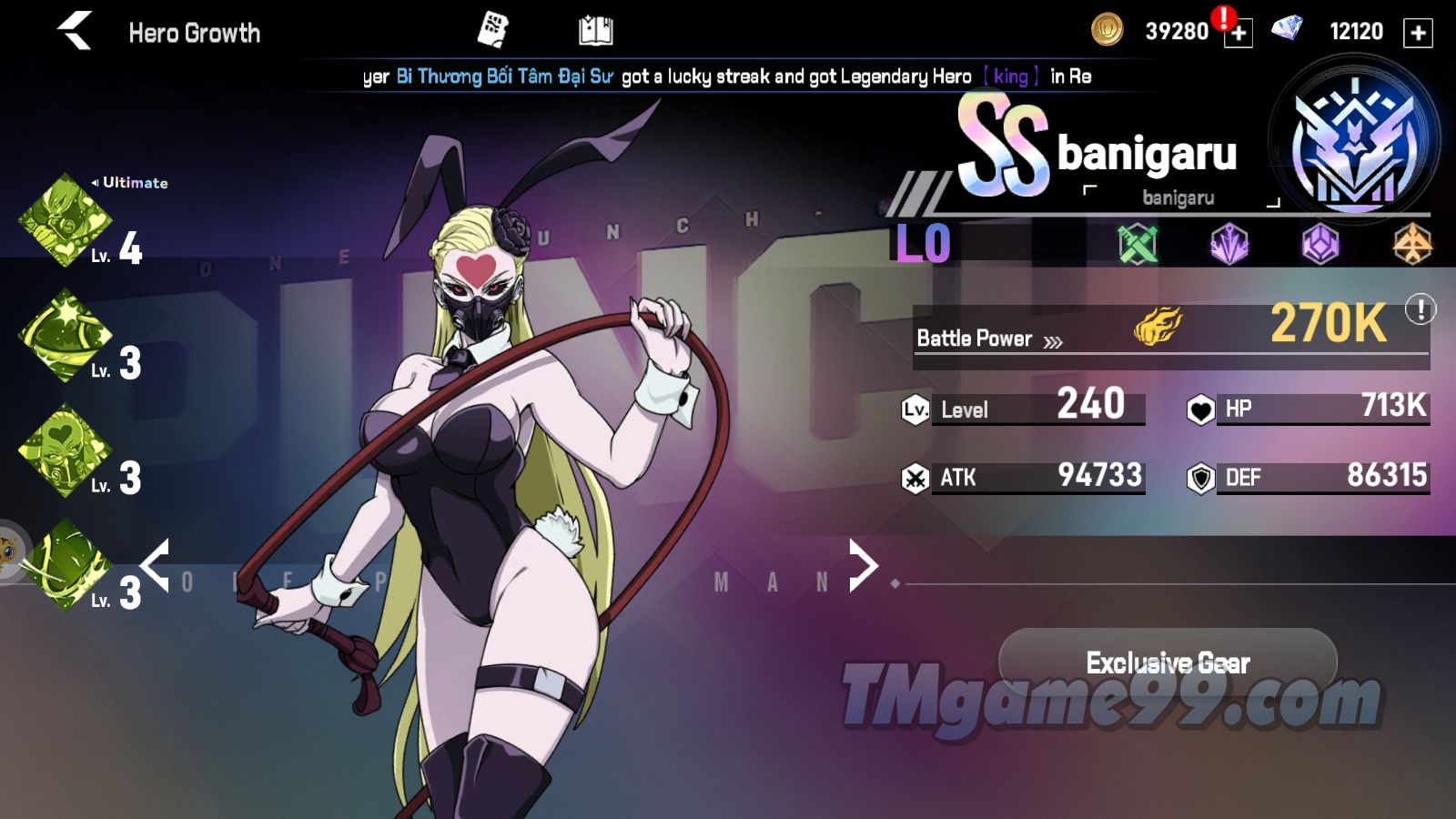The height and width of the screenshot is (819, 1456).
Task: Add more diamonds with plus button
Action: 1418,33
